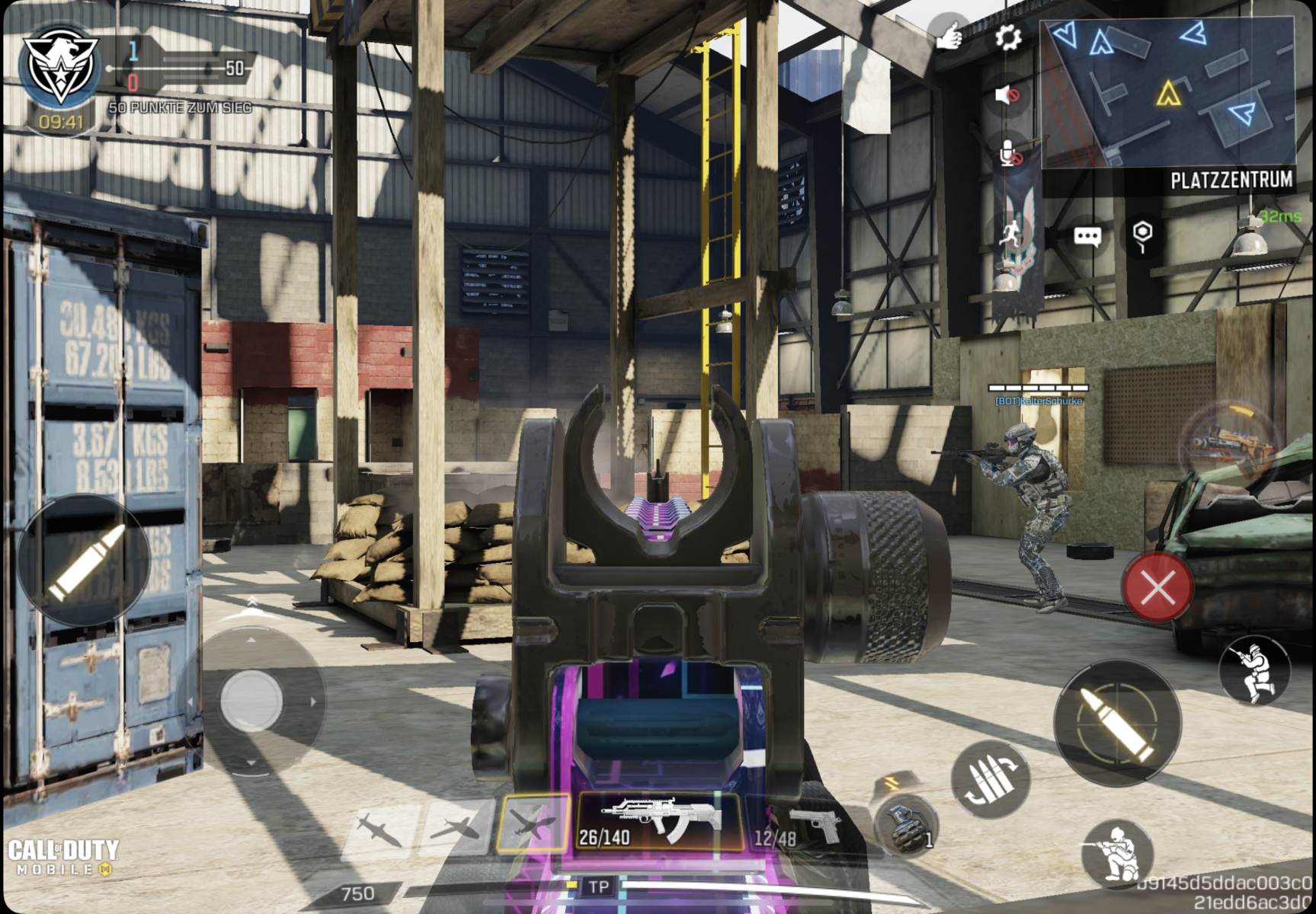
Task: Toggle the muted microphone icon
Action: pyautogui.click(x=1009, y=153)
